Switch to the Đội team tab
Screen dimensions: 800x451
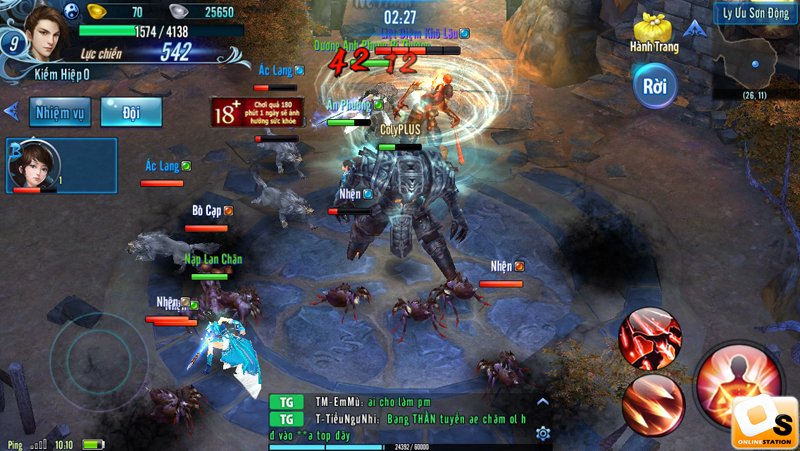tap(131, 112)
